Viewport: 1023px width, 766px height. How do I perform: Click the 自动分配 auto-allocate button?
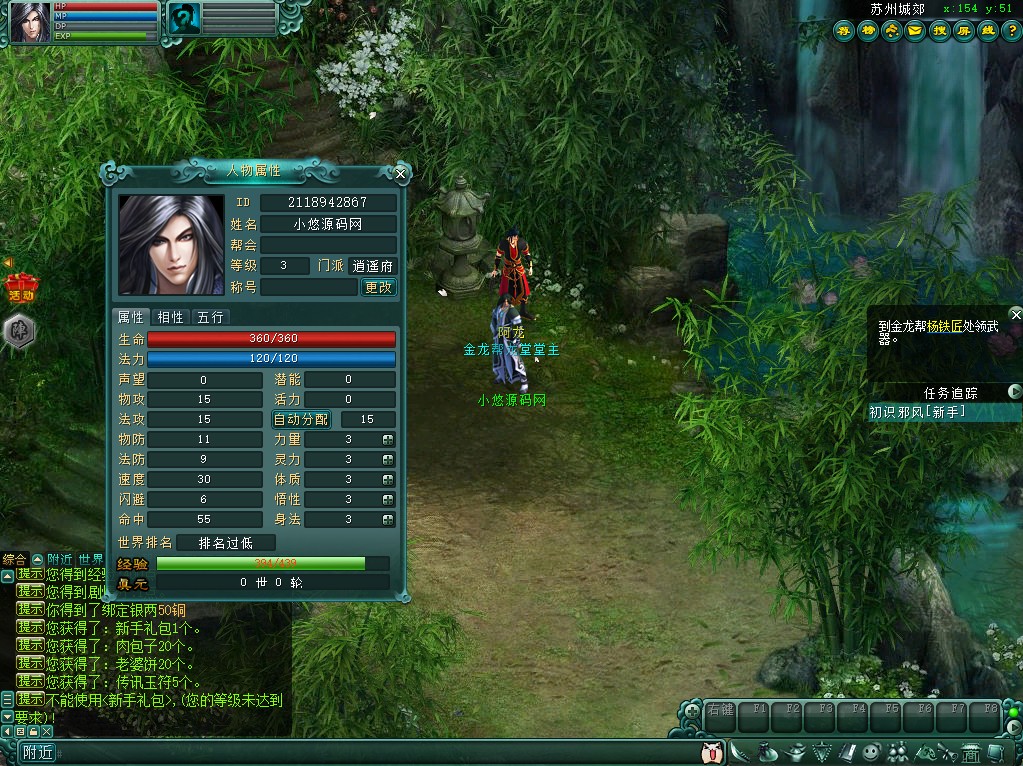coord(301,419)
